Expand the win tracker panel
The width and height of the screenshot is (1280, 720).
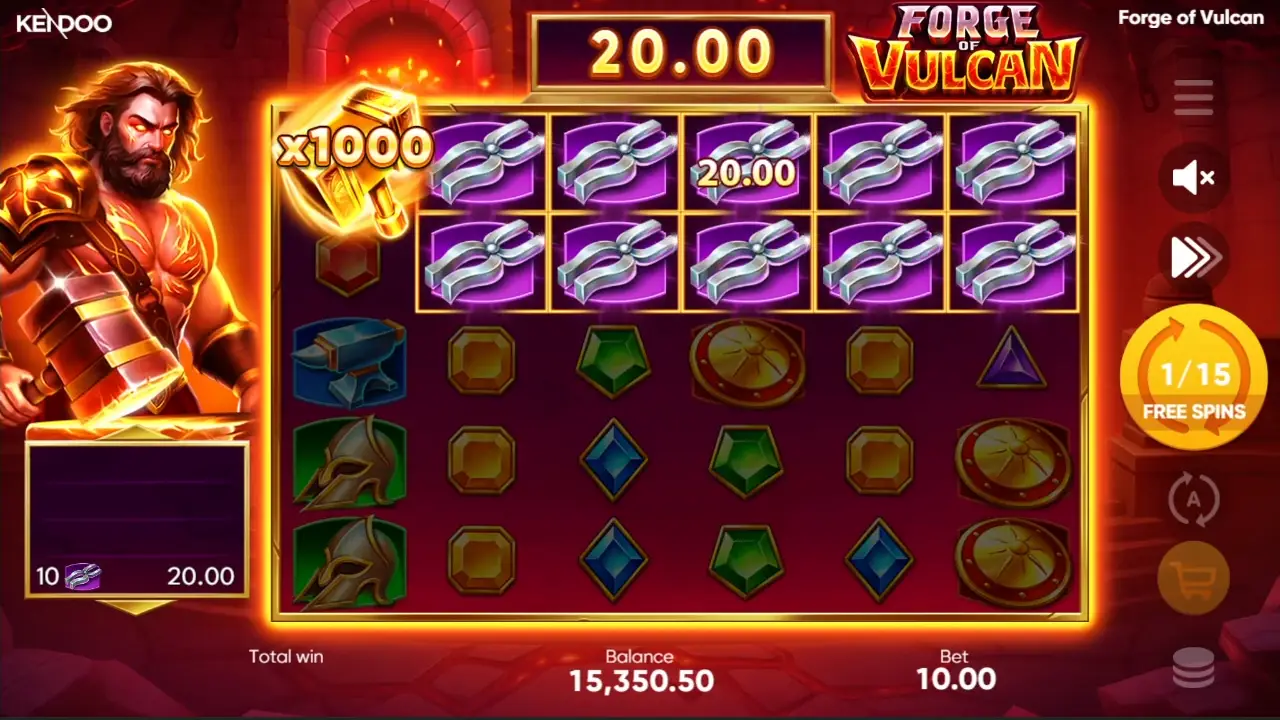(x=135, y=520)
